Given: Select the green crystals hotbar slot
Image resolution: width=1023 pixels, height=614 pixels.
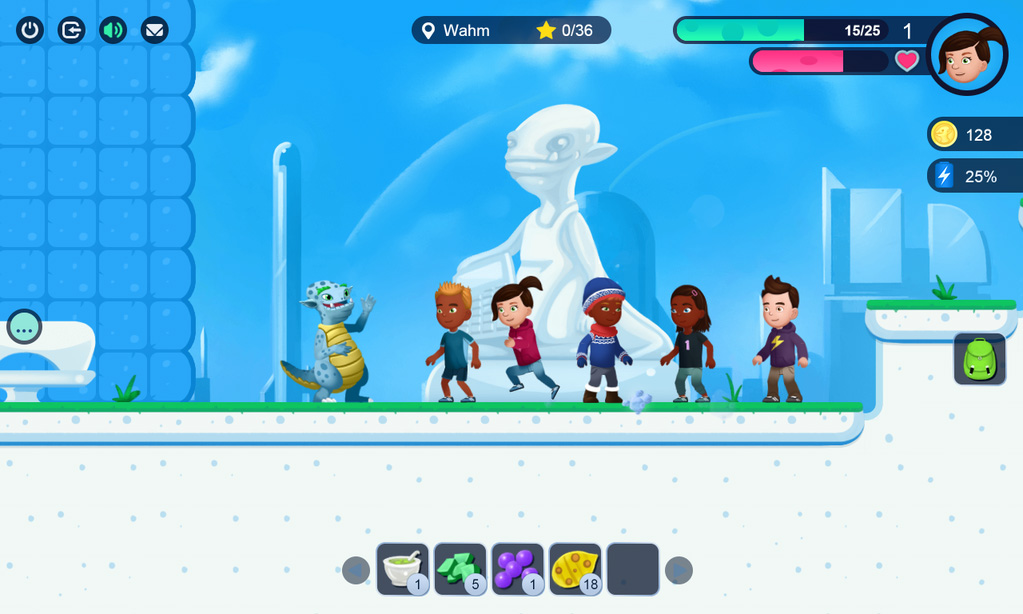Looking at the screenshot, I should [460, 569].
